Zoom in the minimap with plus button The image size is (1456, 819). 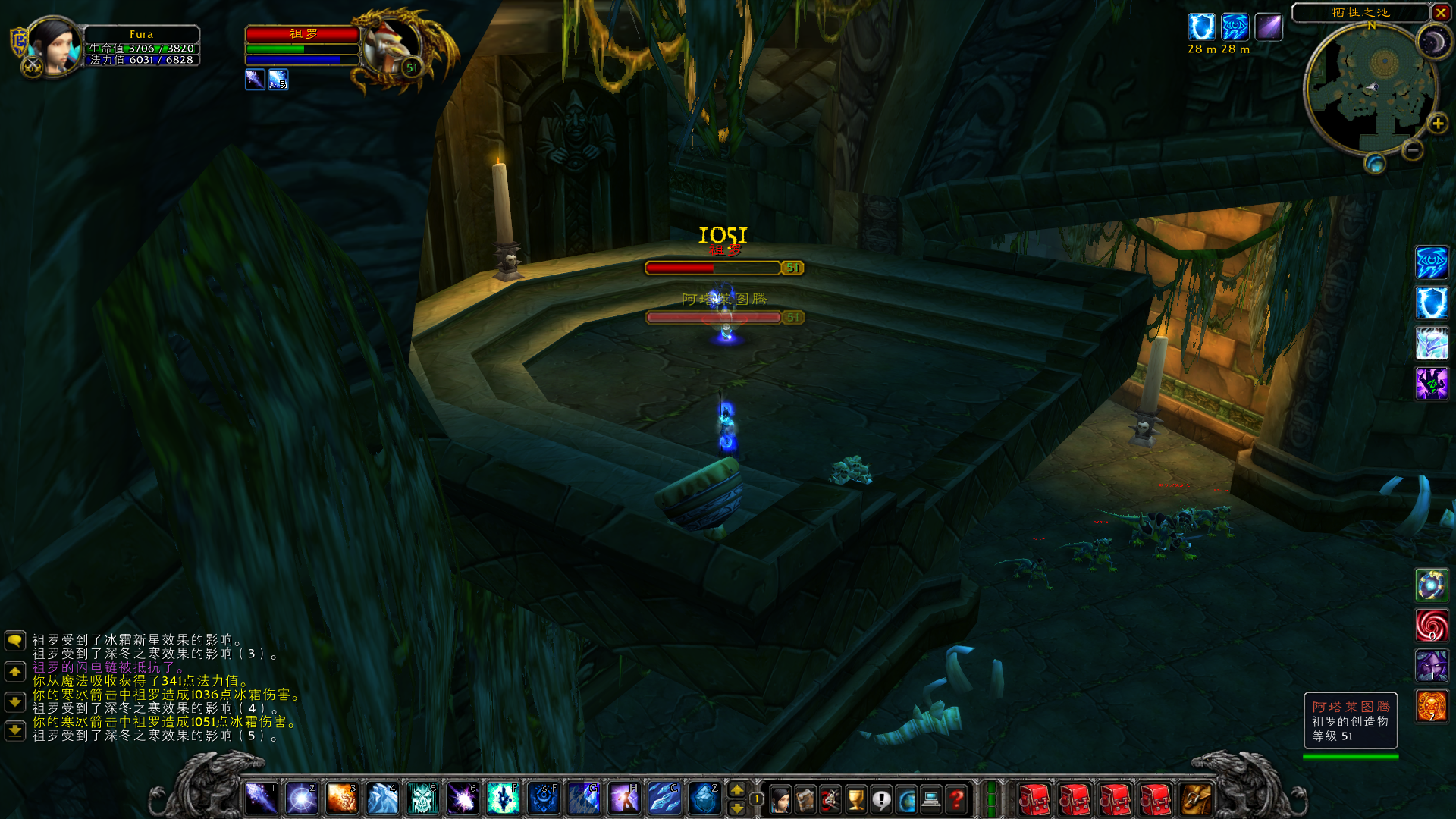1437,124
